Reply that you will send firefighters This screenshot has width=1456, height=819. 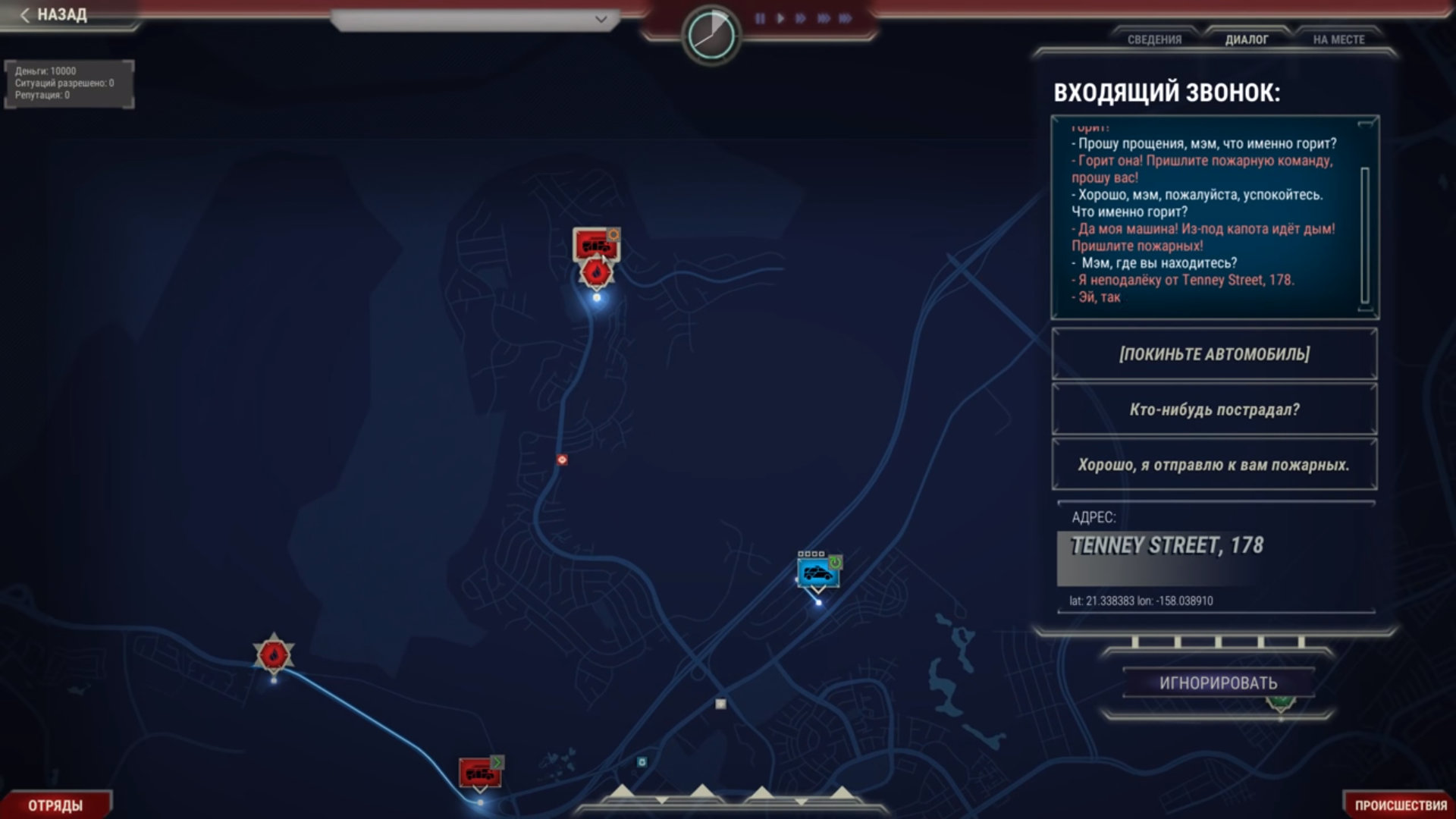[1214, 465]
